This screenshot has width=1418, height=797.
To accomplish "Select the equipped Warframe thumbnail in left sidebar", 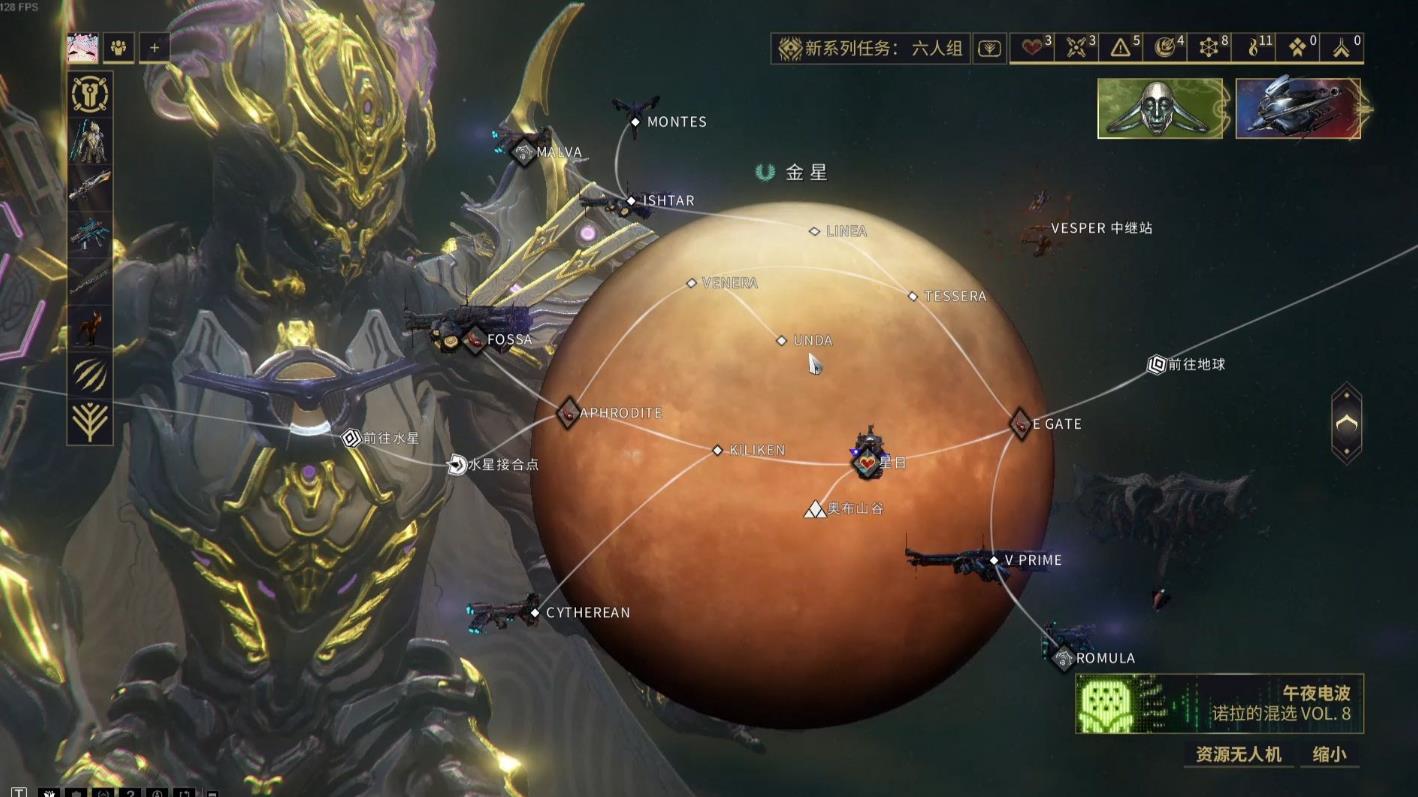I will (89, 141).
